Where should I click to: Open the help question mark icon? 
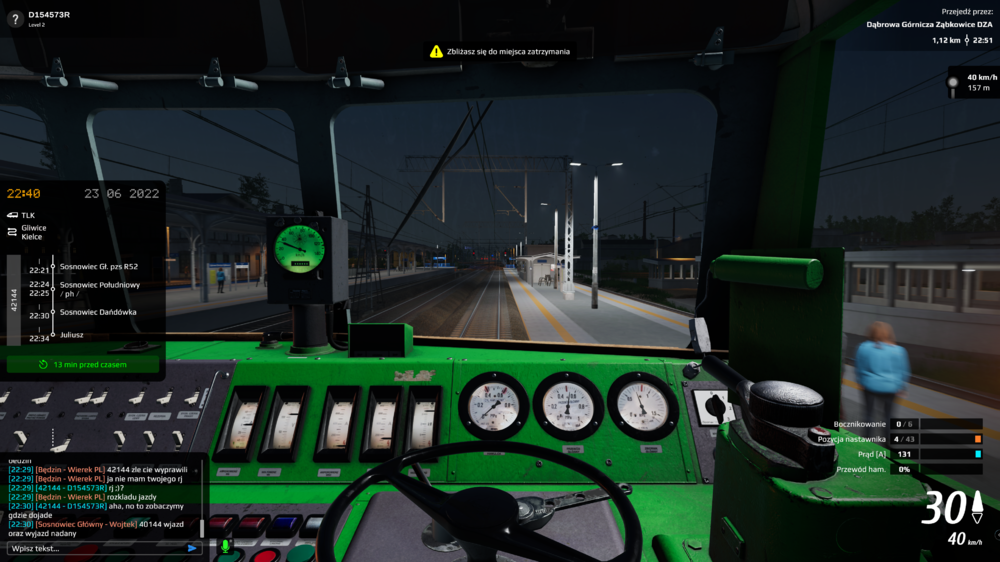(x=15, y=19)
